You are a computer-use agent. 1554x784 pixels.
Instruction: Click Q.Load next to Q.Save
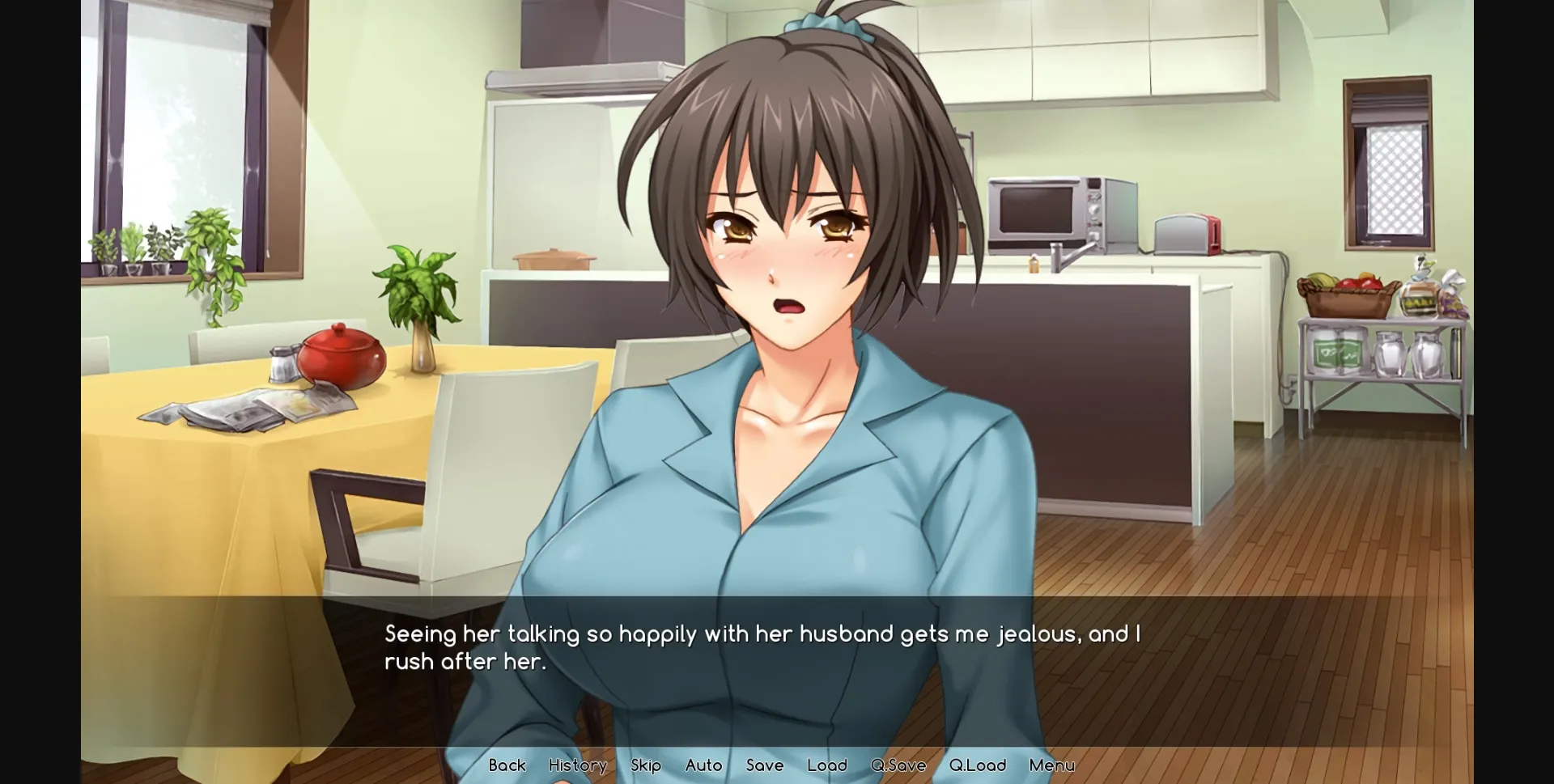click(x=977, y=765)
